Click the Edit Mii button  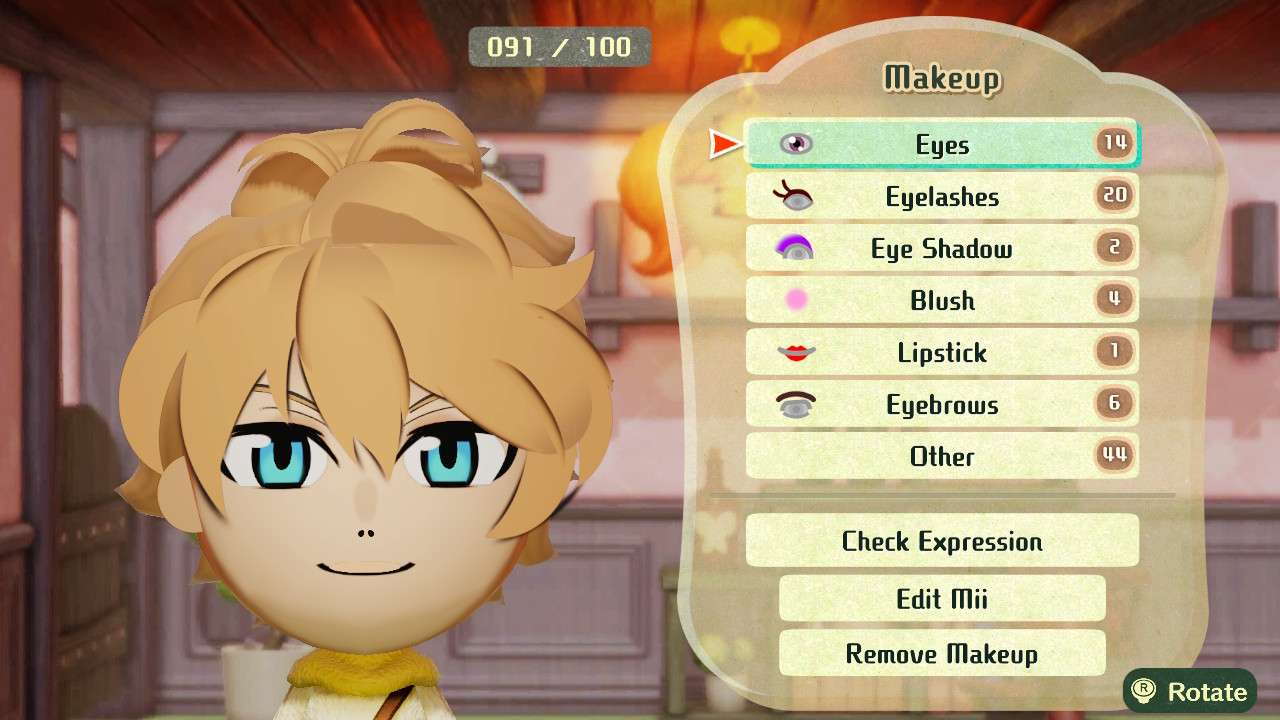pos(940,598)
